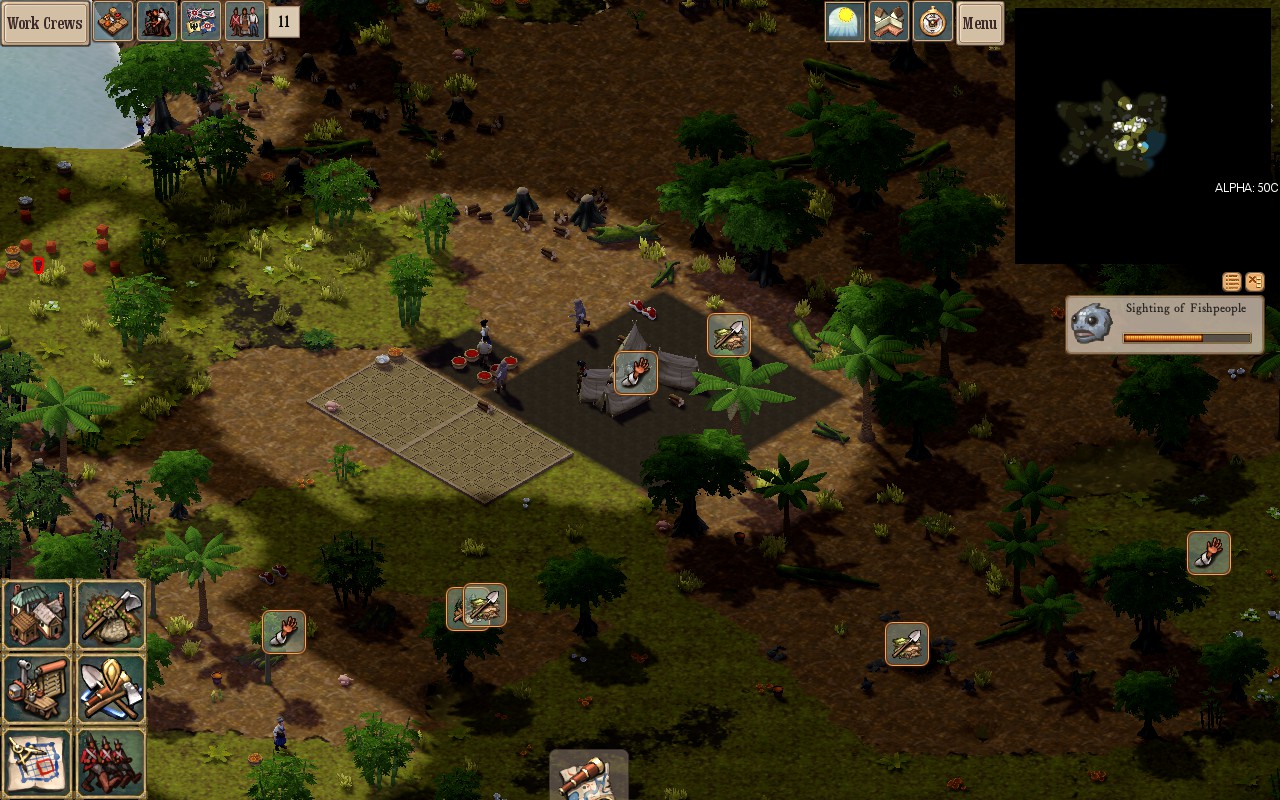This screenshot has width=1280, height=800.
Task: Open the colonists population icon
Action: coord(244,21)
